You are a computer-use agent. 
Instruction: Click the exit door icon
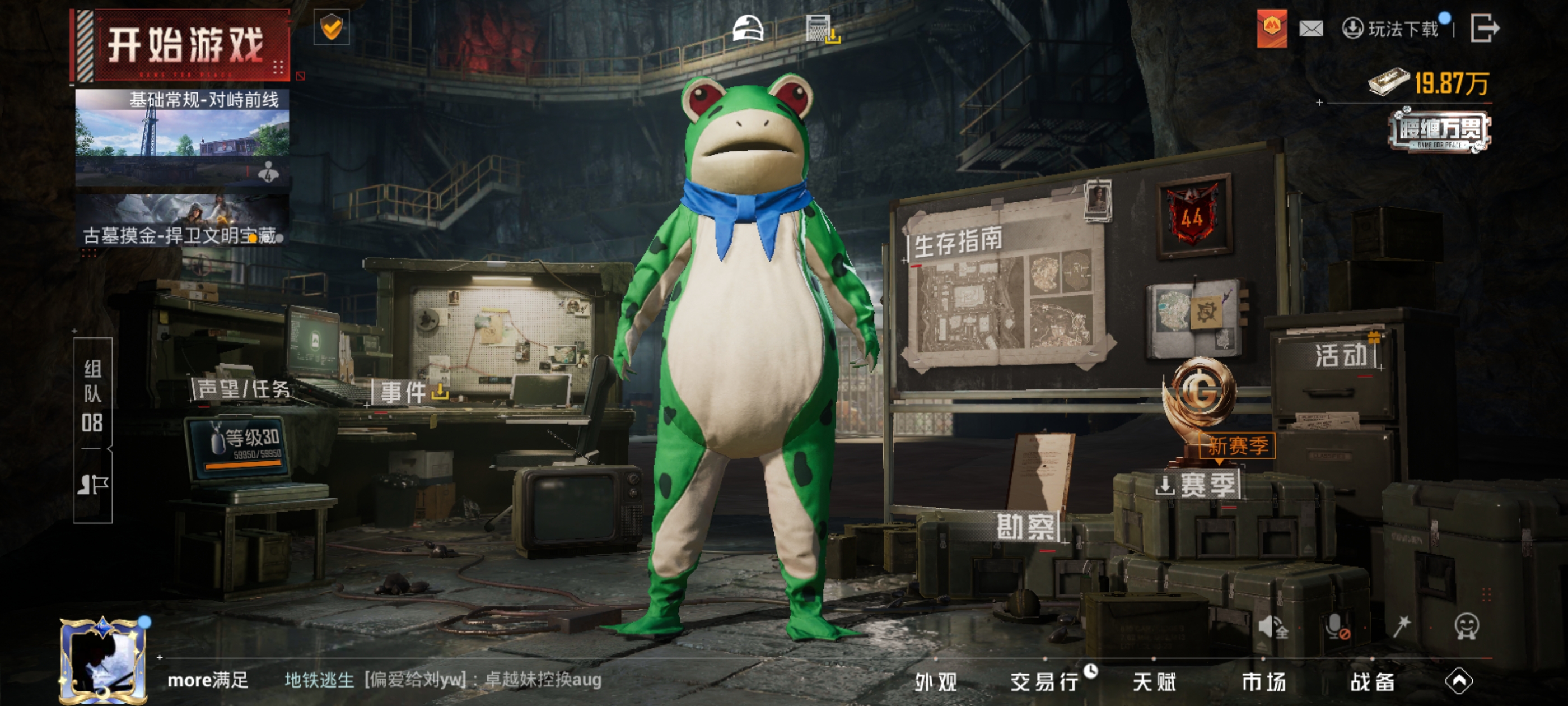point(1485,29)
